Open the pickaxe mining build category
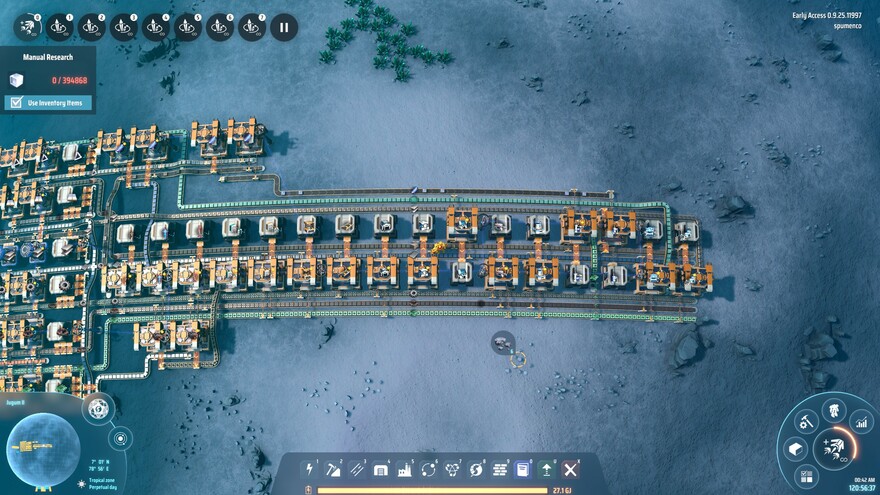The height and width of the screenshot is (495, 880). click(x=333, y=469)
